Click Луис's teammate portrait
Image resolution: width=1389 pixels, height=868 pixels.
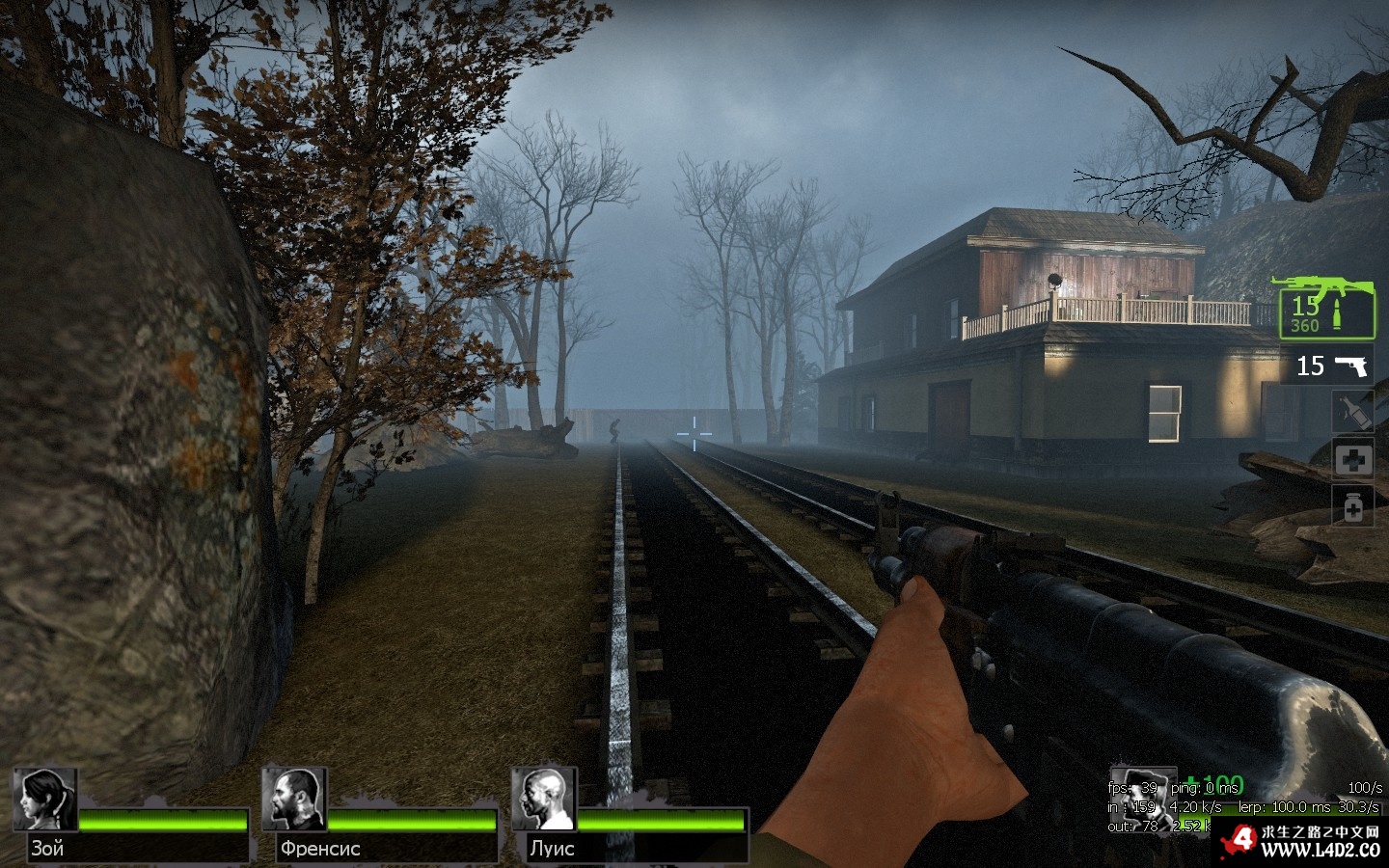pyautogui.click(x=543, y=800)
